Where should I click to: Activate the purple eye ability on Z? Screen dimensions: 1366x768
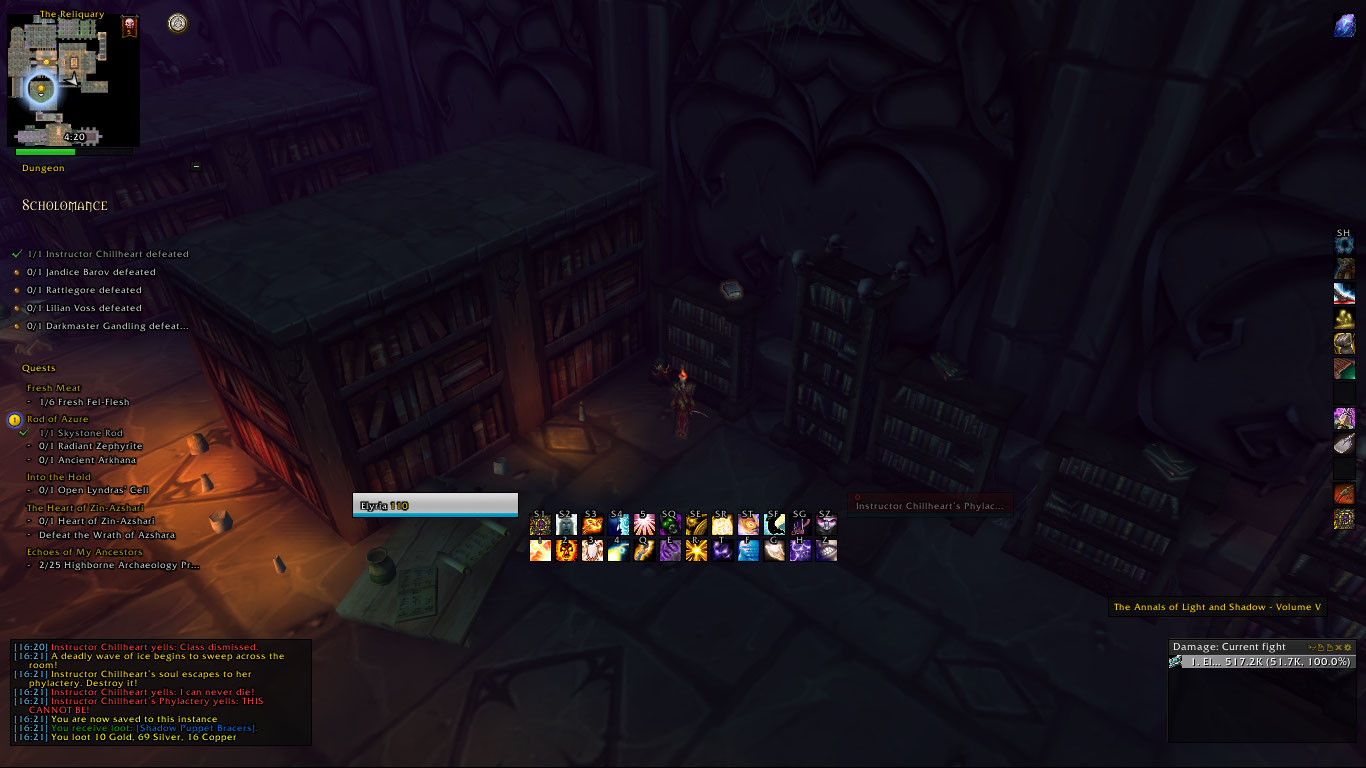click(826, 550)
